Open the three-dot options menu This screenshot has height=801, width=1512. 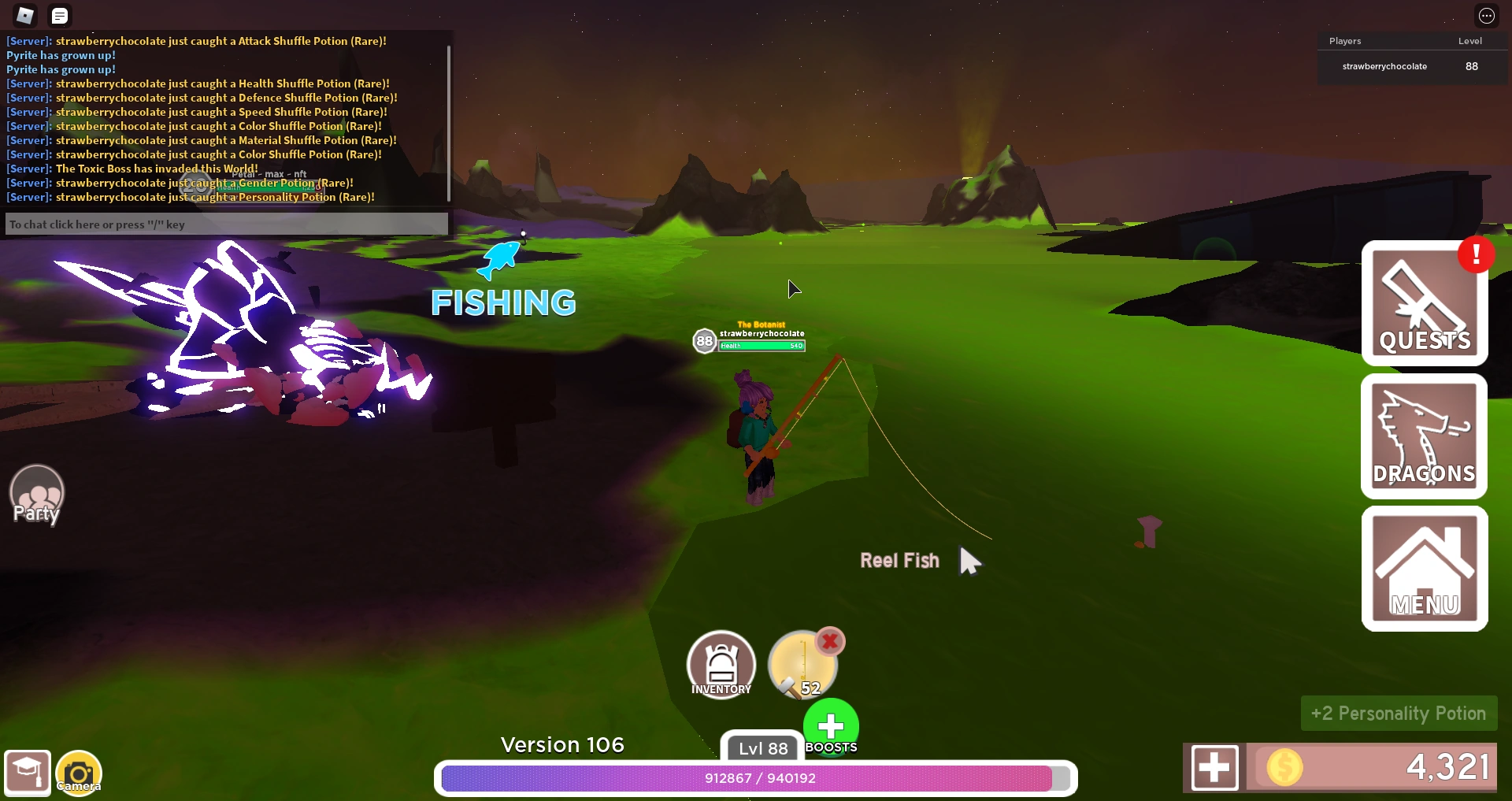coord(1487,15)
